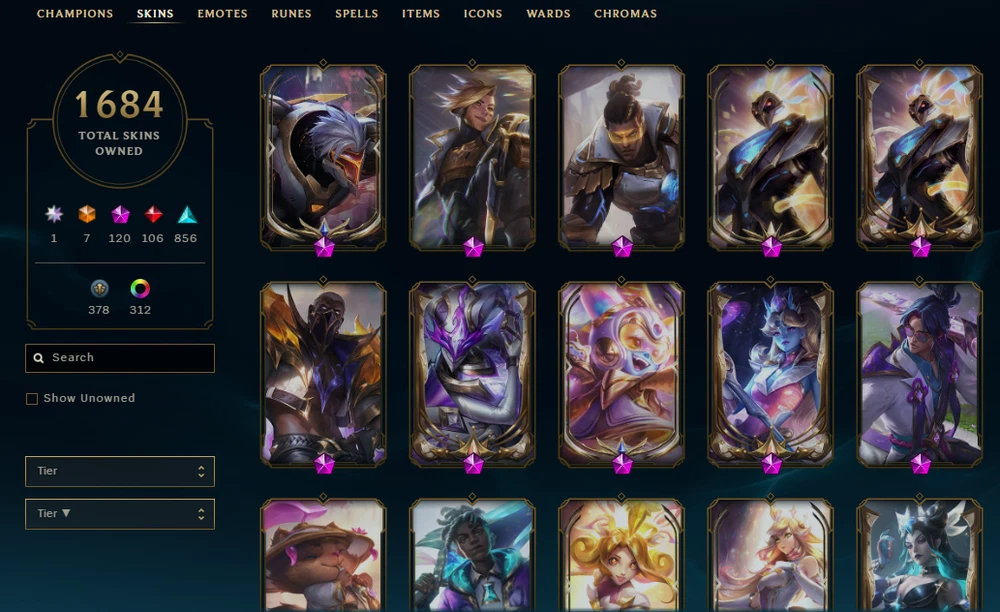This screenshot has width=1000, height=612.
Task: Open the Tier grouping dropdown
Action: (120, 471)
